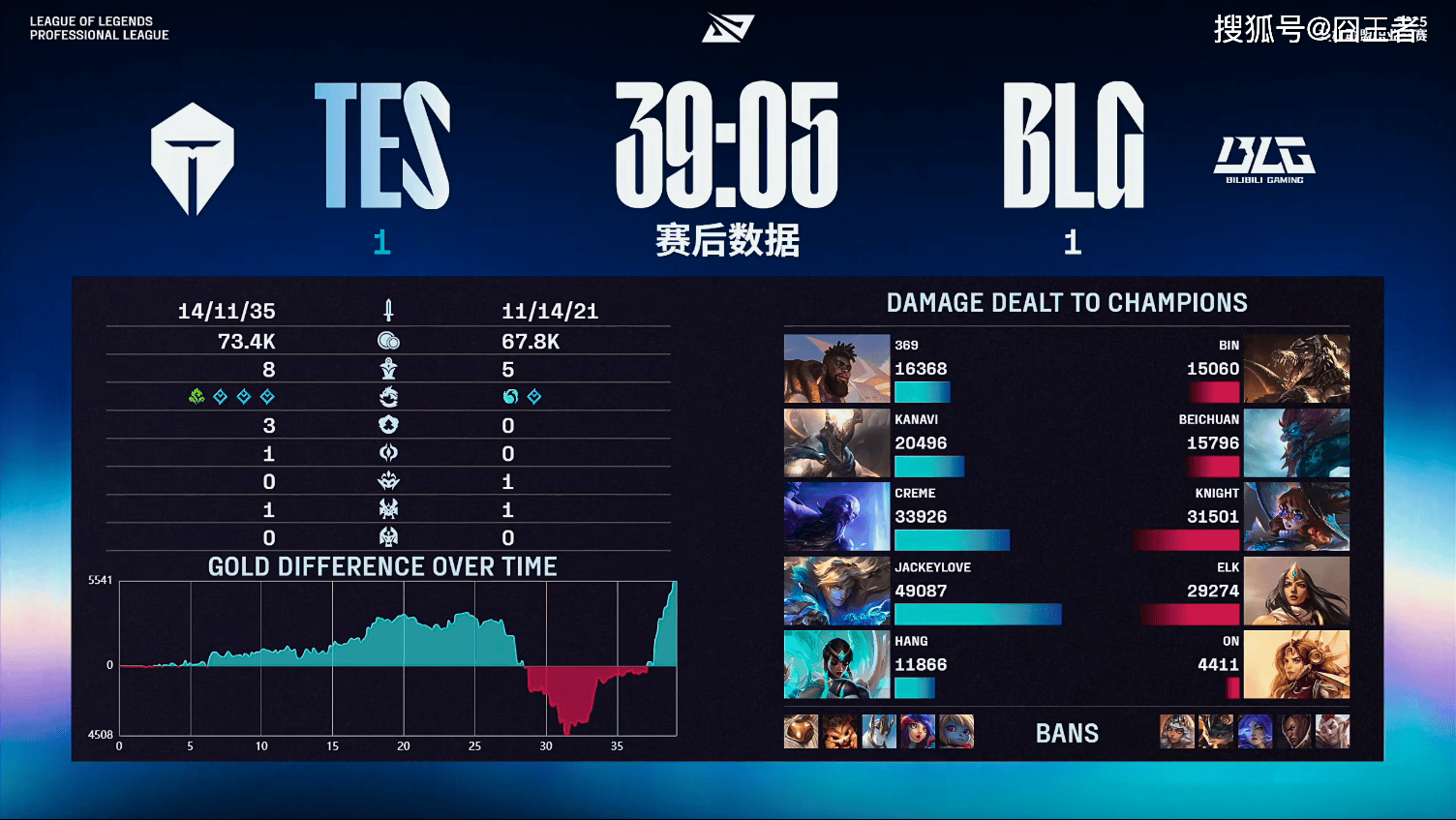
Task: Open Bin's champion portrait
Action: [x=1296, y=369]
